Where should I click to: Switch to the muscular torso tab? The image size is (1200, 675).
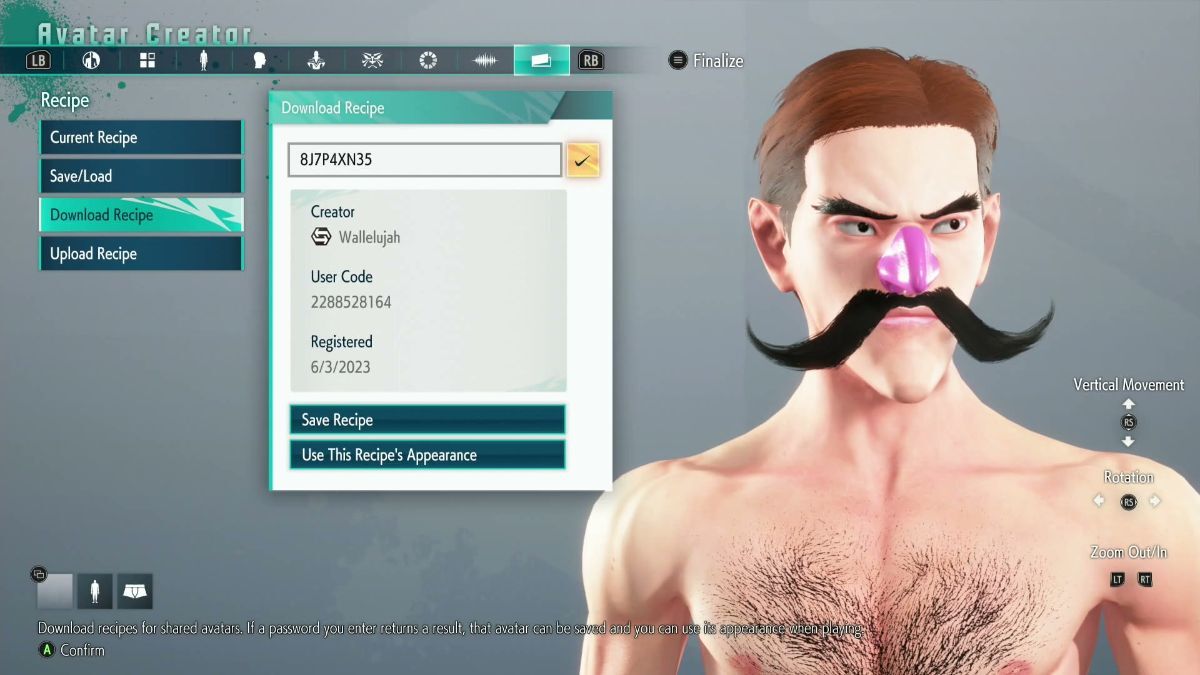click(x=316, y=61)
